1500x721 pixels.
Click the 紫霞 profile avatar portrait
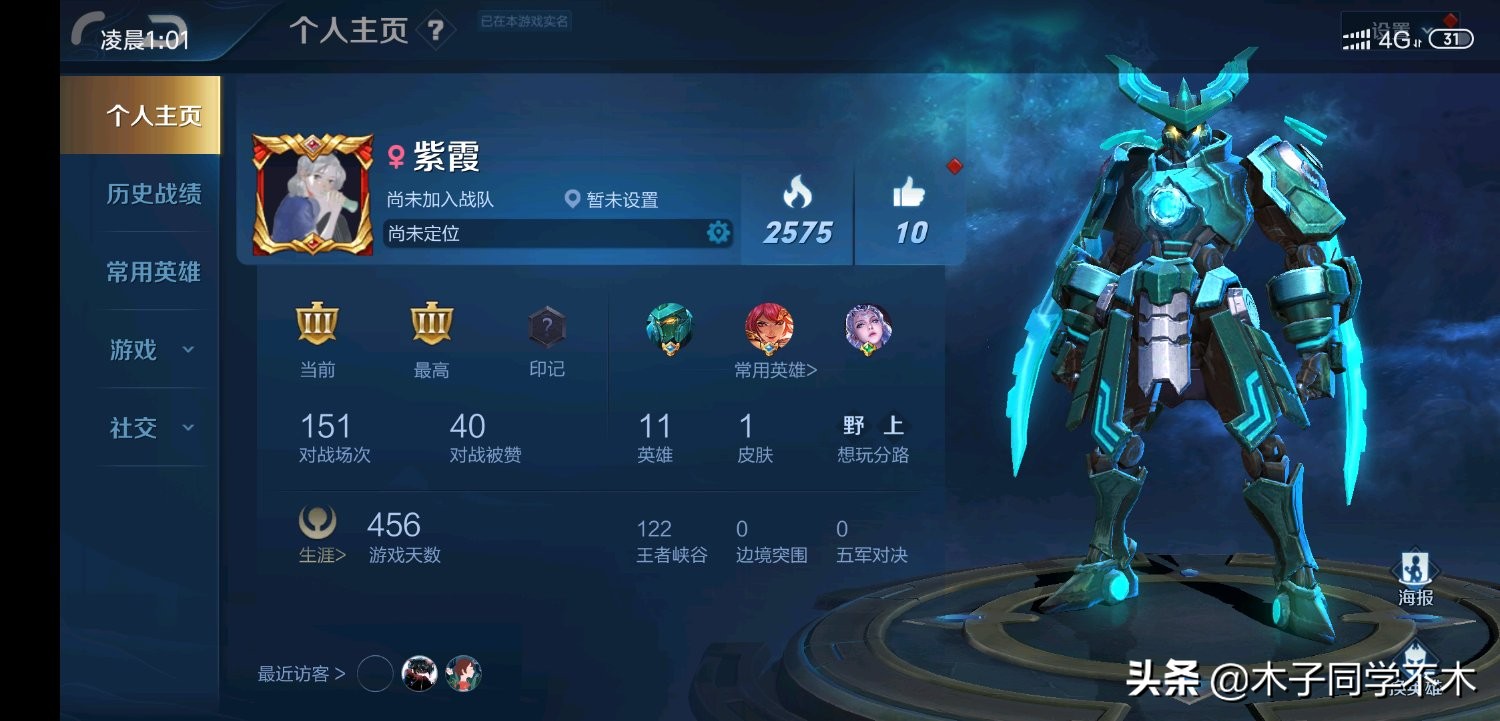tap(312, 190)
